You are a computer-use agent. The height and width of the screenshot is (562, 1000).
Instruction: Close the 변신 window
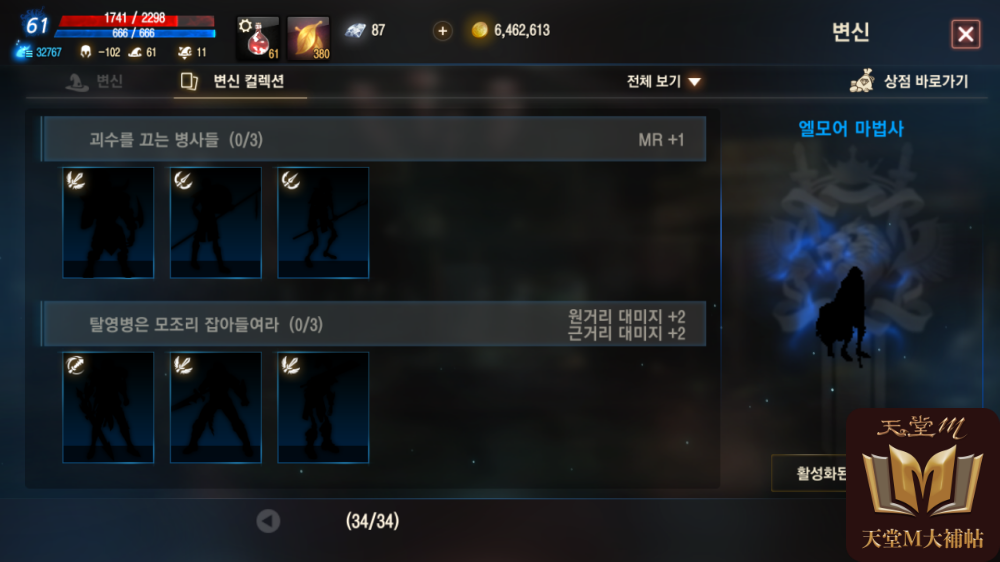pos(965,35)
